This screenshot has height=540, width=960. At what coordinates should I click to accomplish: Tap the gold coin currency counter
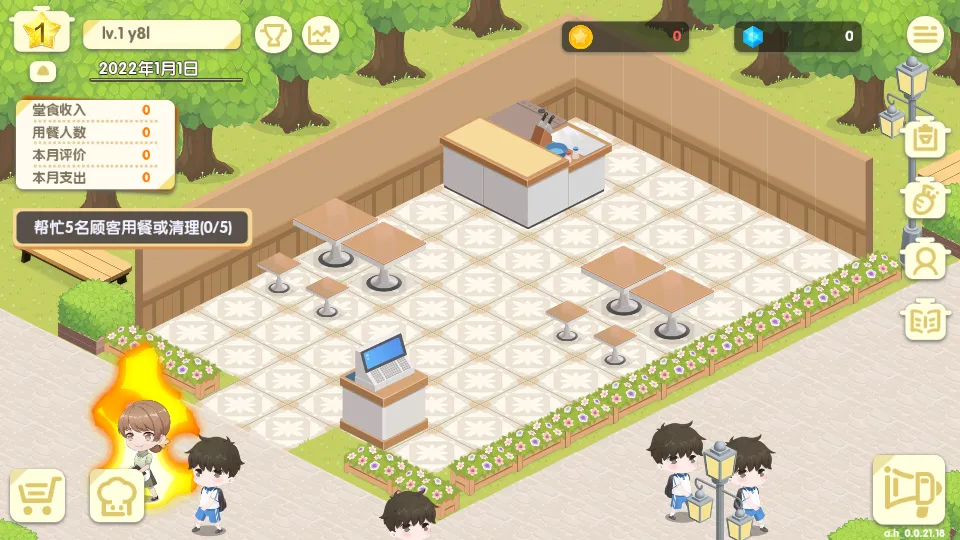[625, 37]
